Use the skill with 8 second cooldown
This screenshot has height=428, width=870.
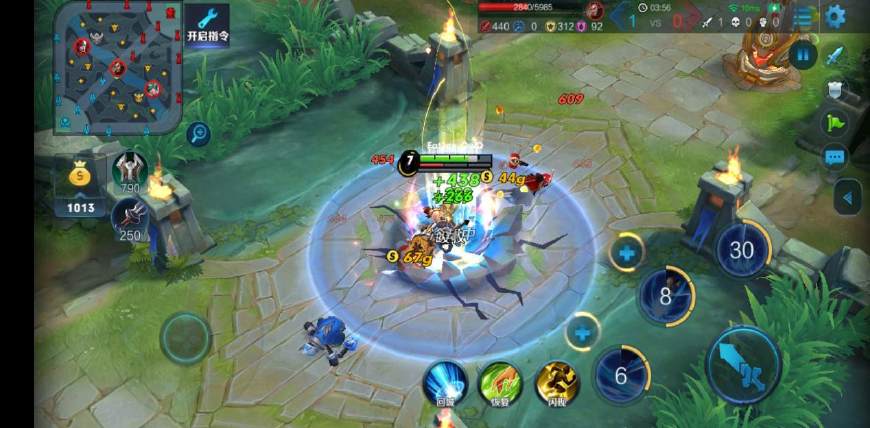[666, 296]
